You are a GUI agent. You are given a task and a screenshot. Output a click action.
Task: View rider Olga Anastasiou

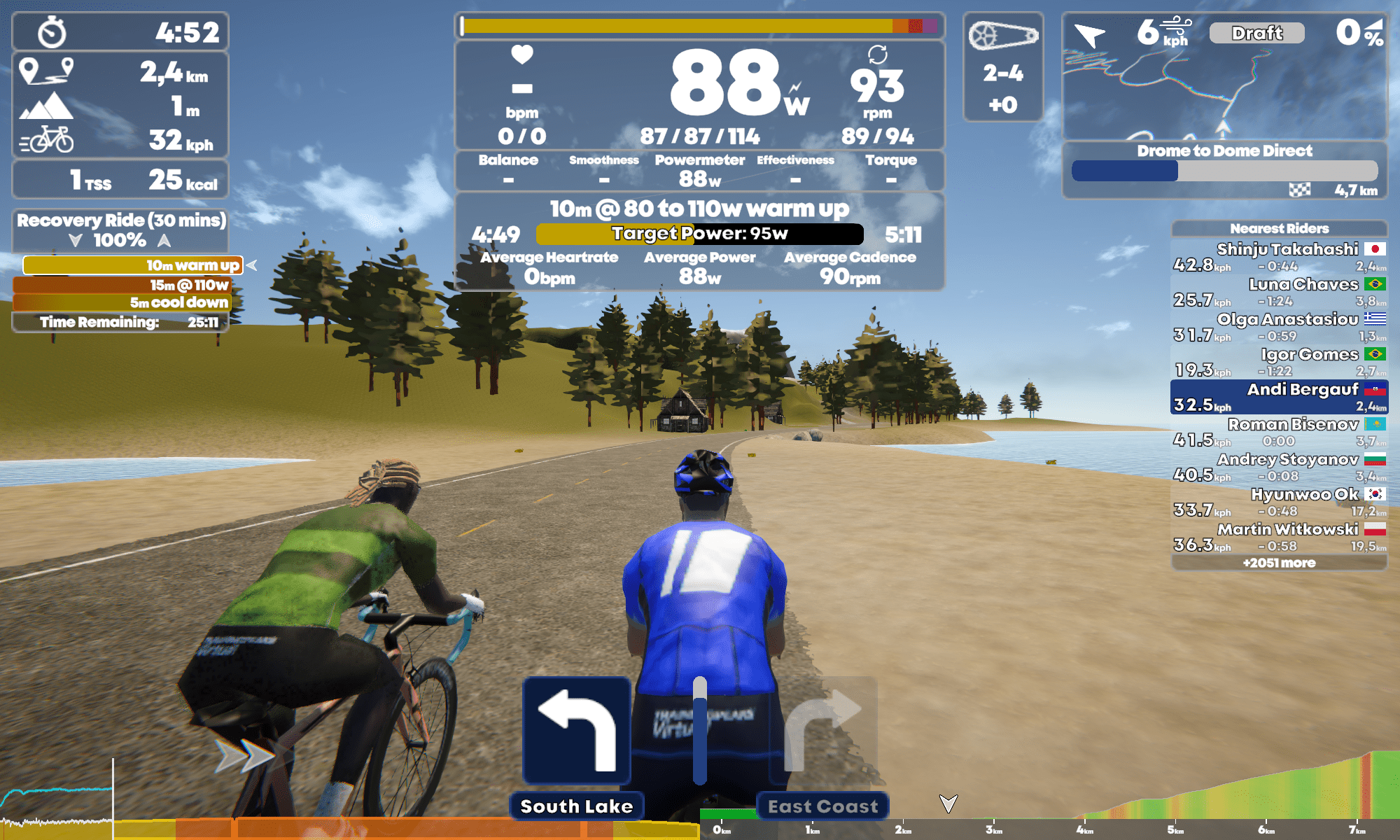(x=1279, y=326)
